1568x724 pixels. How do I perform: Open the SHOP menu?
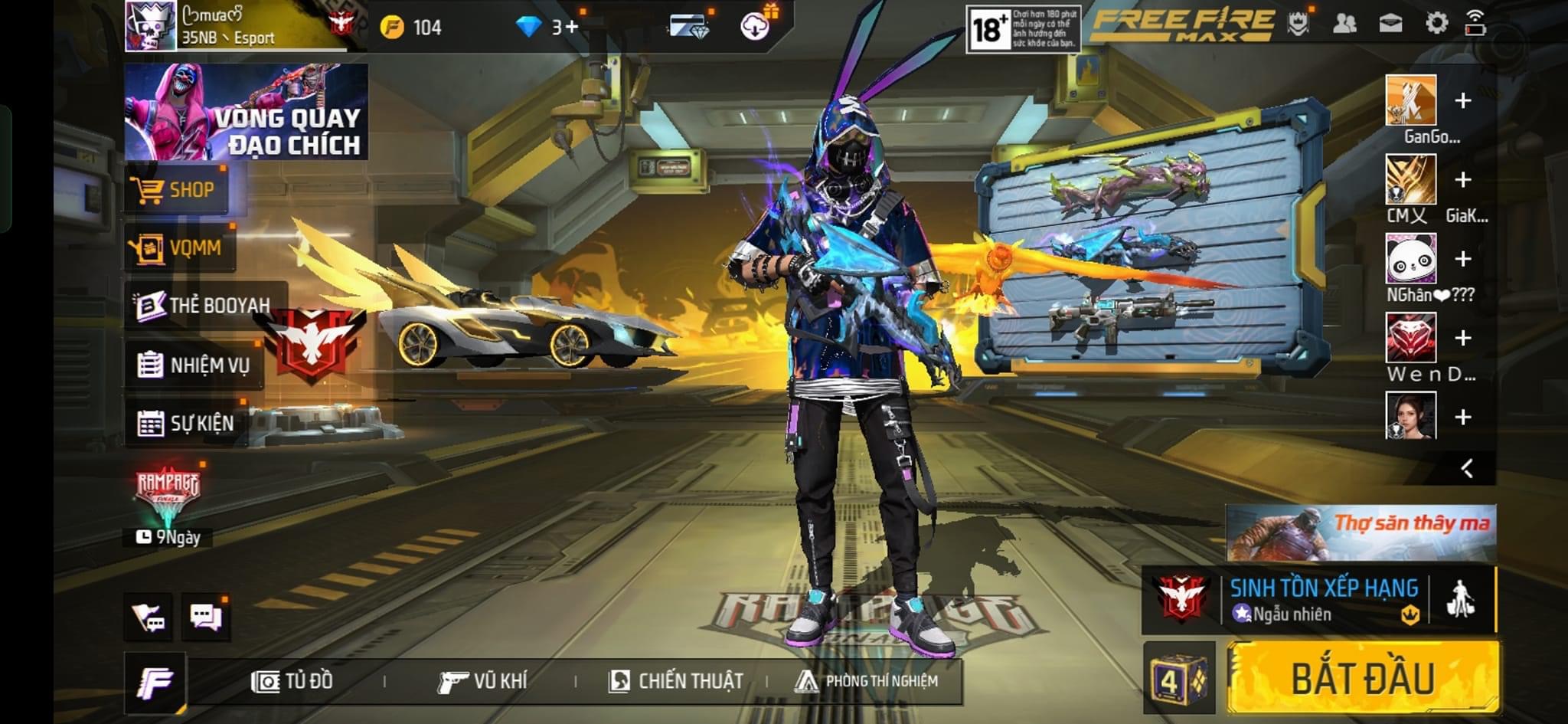(176, 190)
